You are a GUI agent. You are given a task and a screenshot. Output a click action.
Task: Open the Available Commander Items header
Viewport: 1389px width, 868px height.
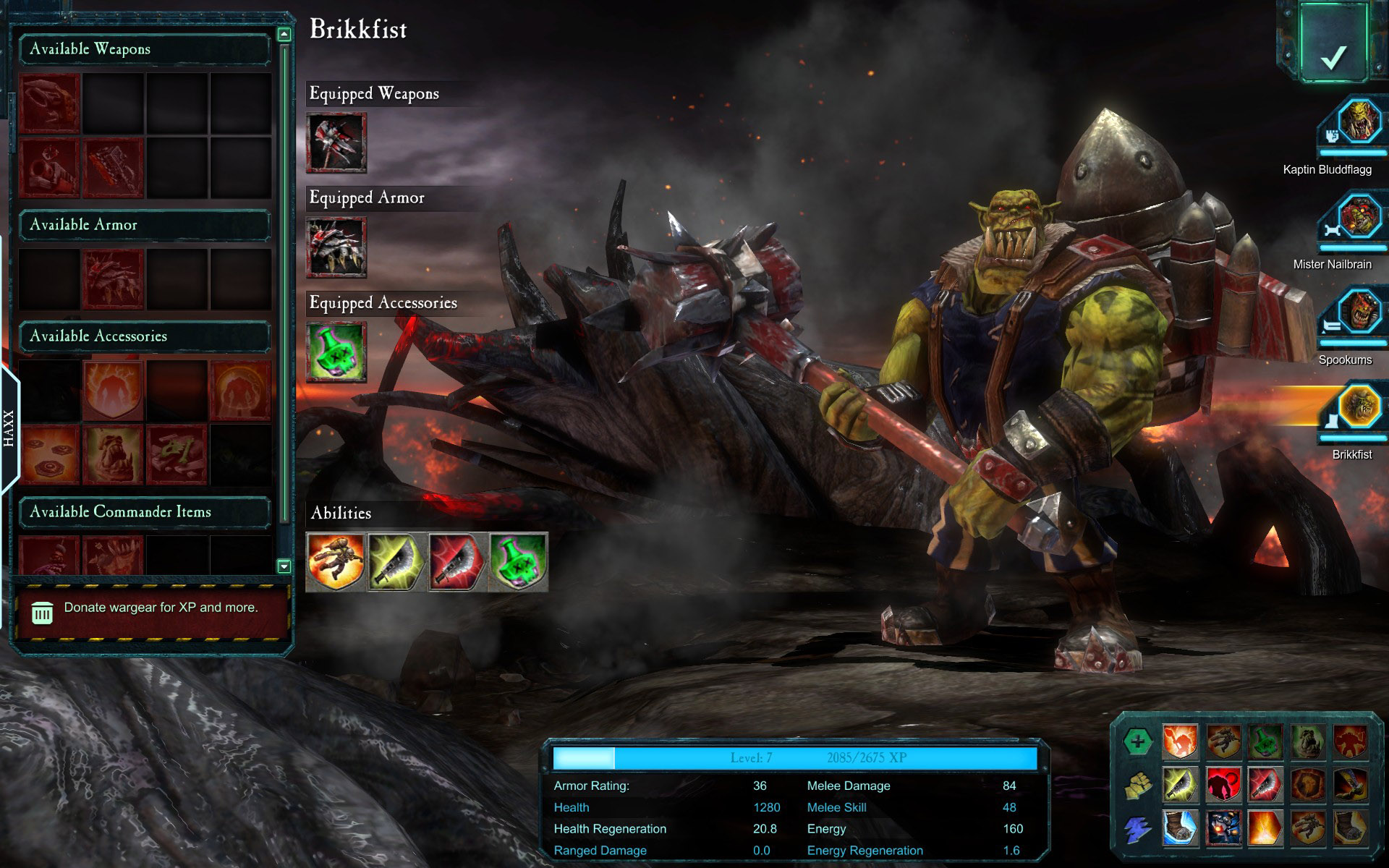(145, 512)
